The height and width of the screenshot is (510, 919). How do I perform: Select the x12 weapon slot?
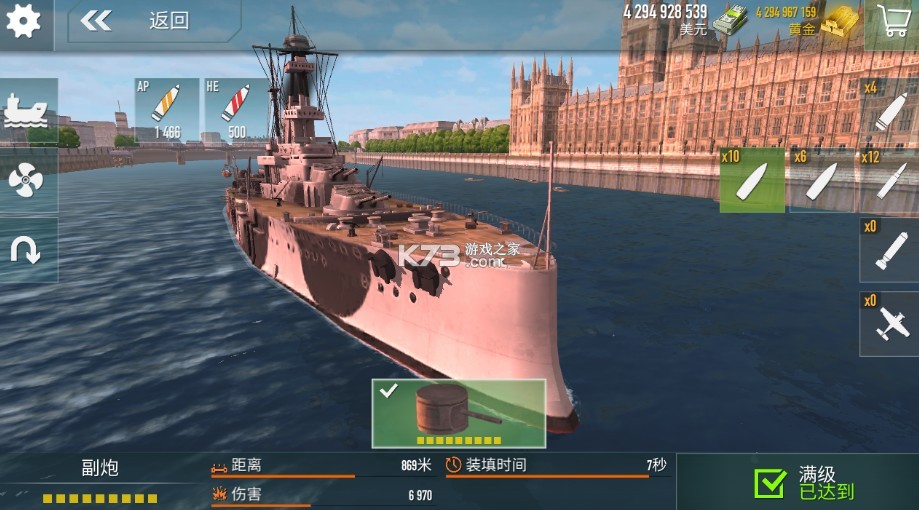(889, 181)
